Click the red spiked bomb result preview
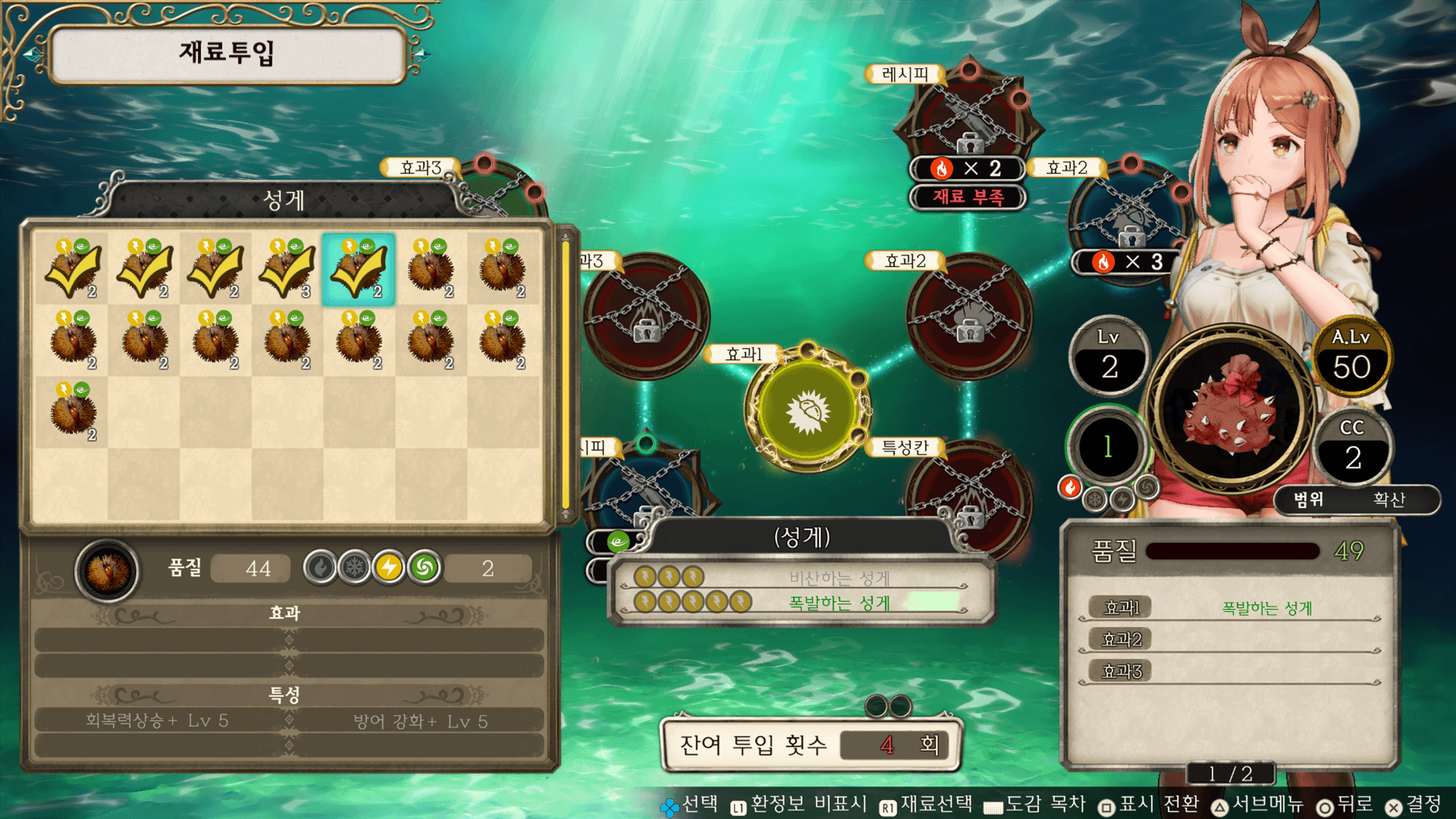This screenshot has height=819, width=1456. pos(1232,409)
